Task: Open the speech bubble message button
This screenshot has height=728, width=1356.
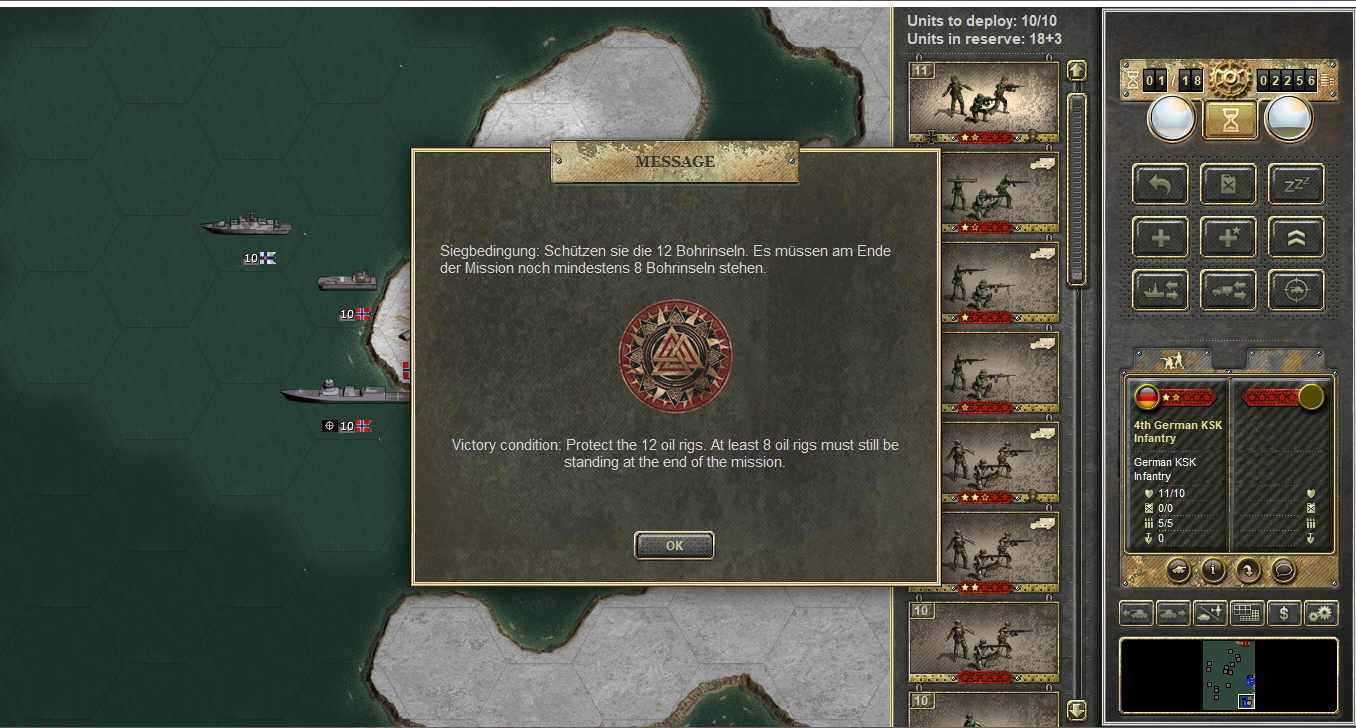Action: point(1285,570)
